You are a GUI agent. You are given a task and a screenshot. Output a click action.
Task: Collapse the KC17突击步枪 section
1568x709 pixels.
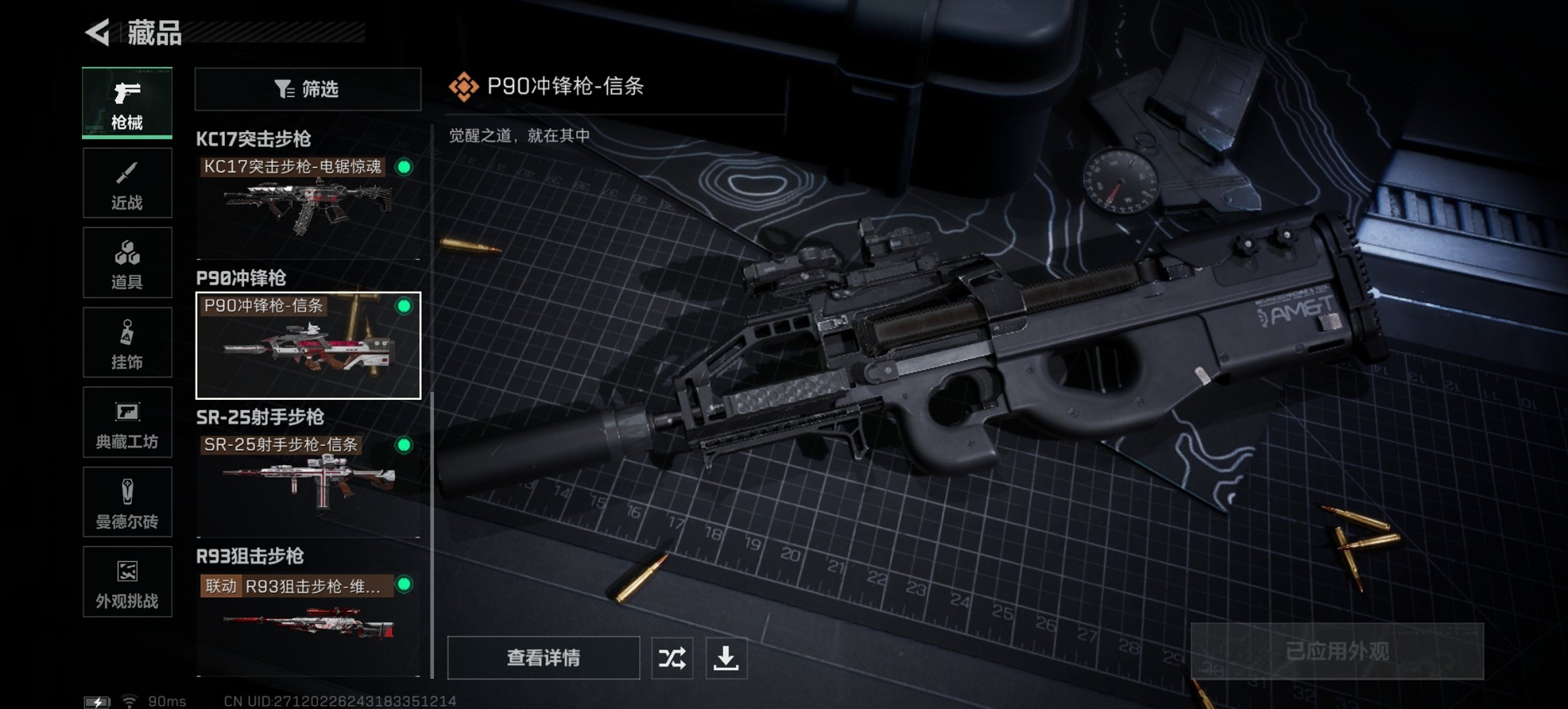coord(253,140)
